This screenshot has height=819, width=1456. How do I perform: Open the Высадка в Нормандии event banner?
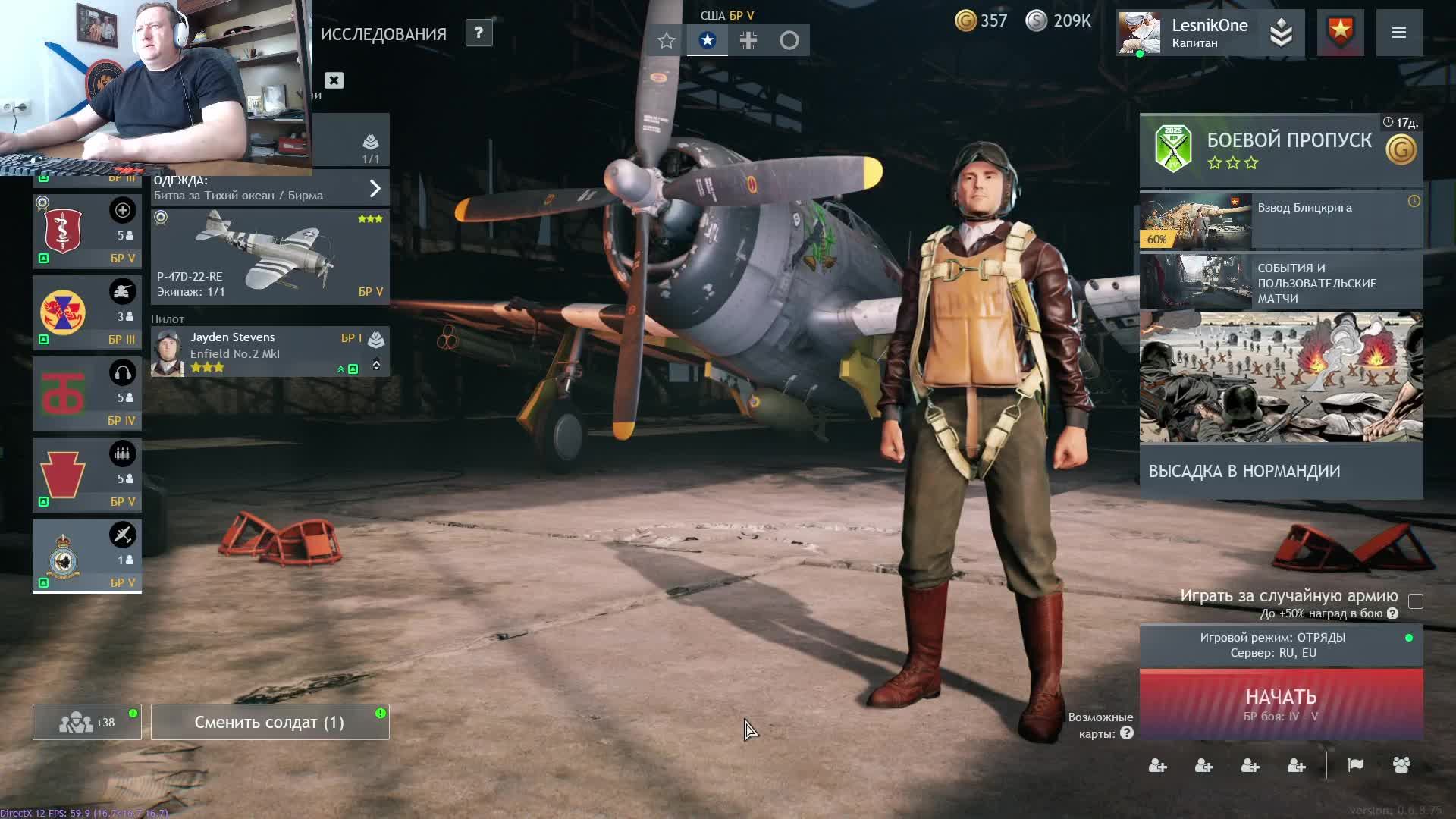pos(1281,406)
